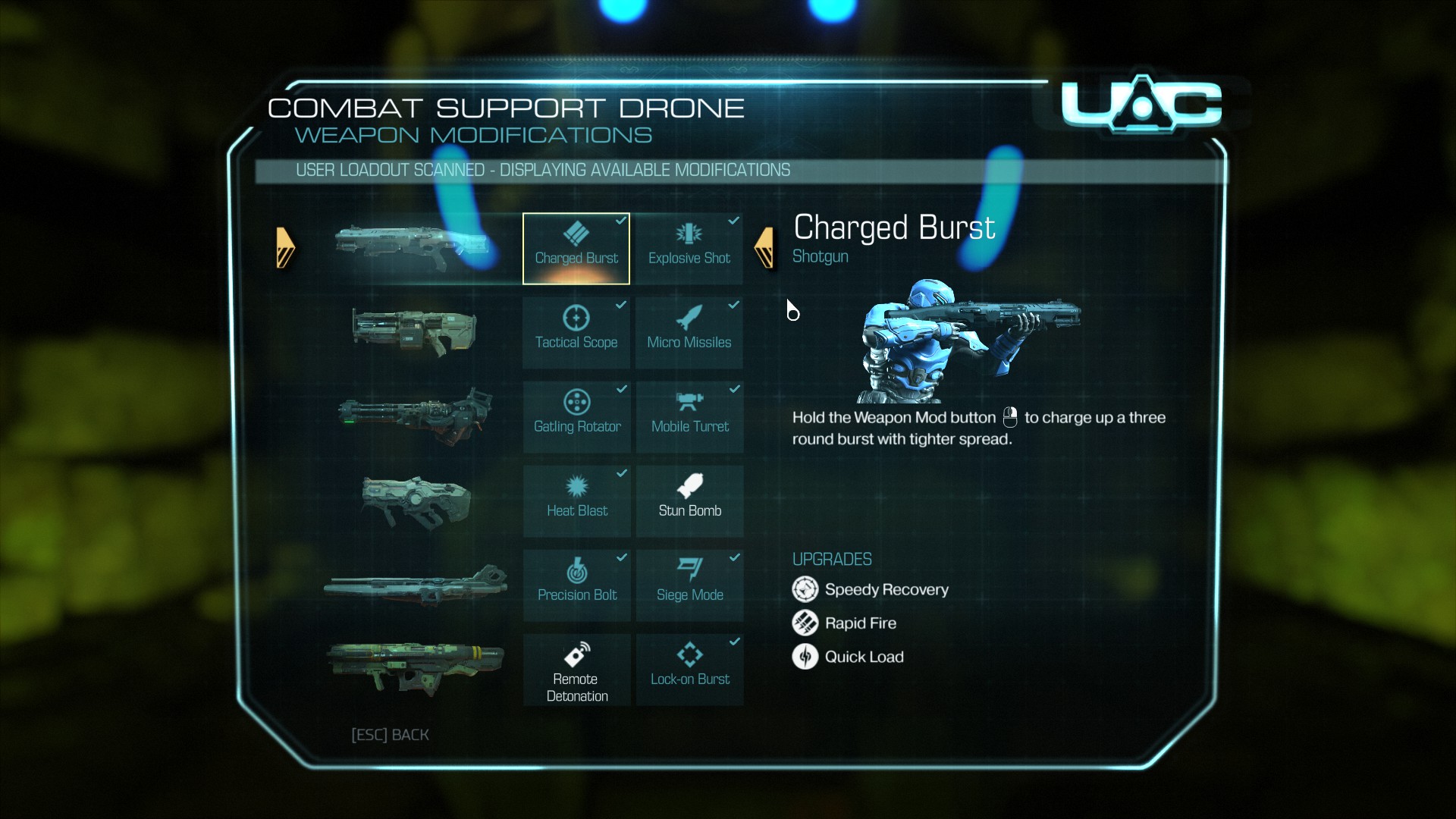The image size is (1456, 819).
Task: Select the heavy assault rifle thumbnail
Action: point(414,331)
